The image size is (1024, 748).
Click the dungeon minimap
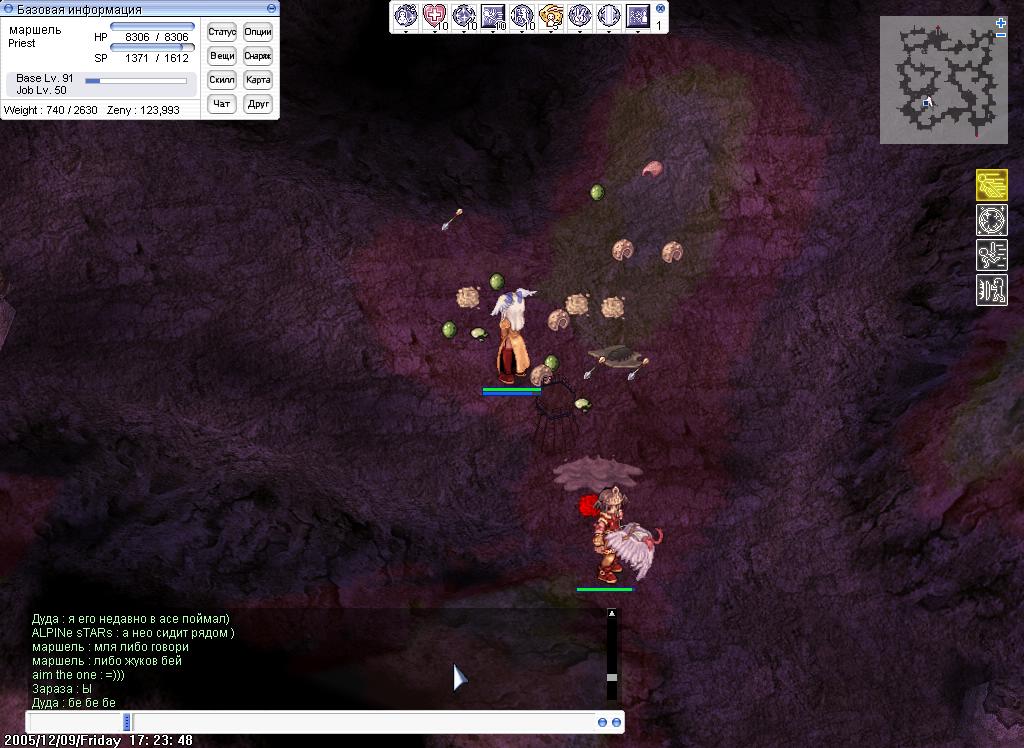(x=943, y=80)
